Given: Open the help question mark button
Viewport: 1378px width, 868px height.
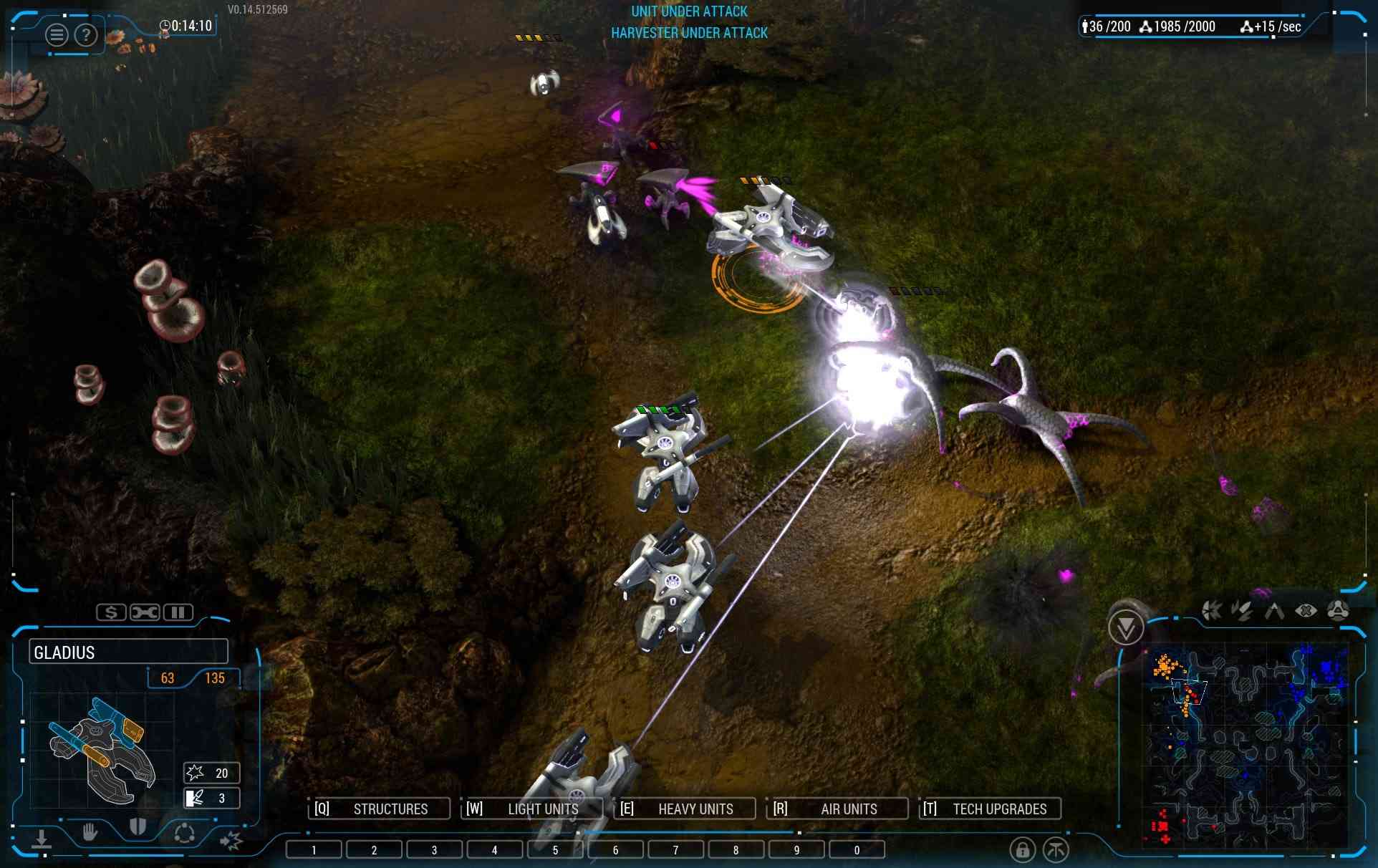Looking at the screenshot, I should (x=86, y=34).
